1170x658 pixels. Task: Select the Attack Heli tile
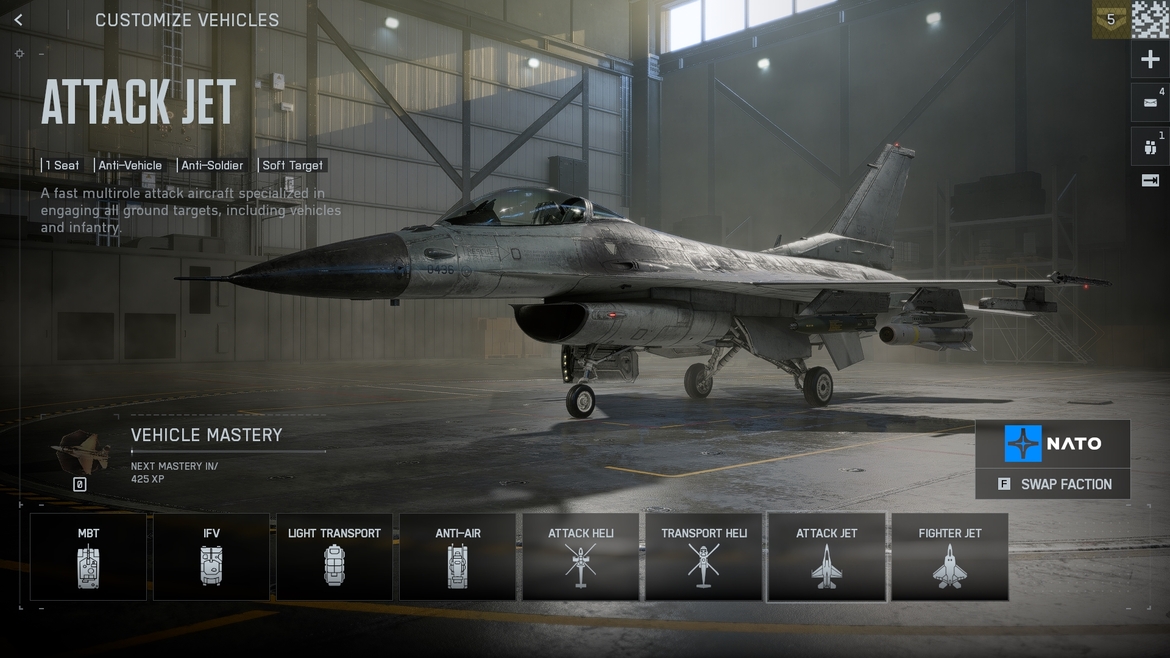(x=580, y=557)
